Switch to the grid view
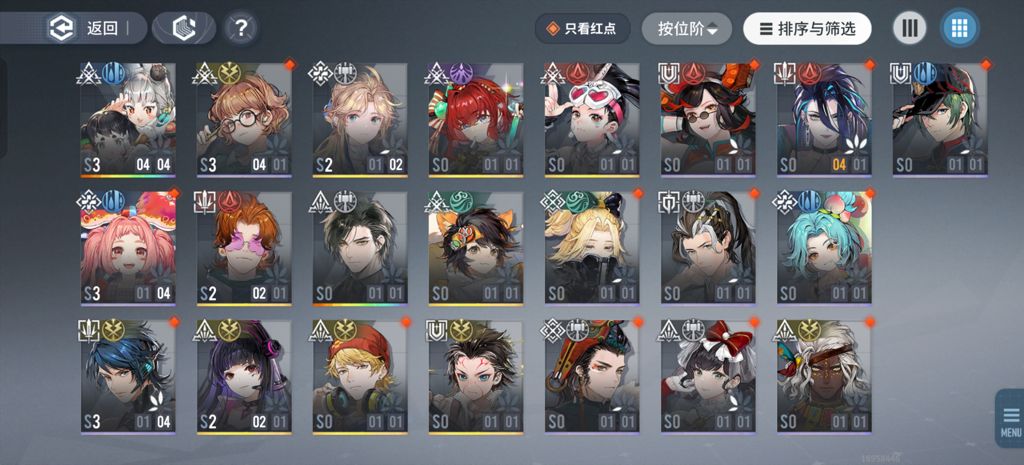Viewport: 1024px width, 465px height. point(959,28)
